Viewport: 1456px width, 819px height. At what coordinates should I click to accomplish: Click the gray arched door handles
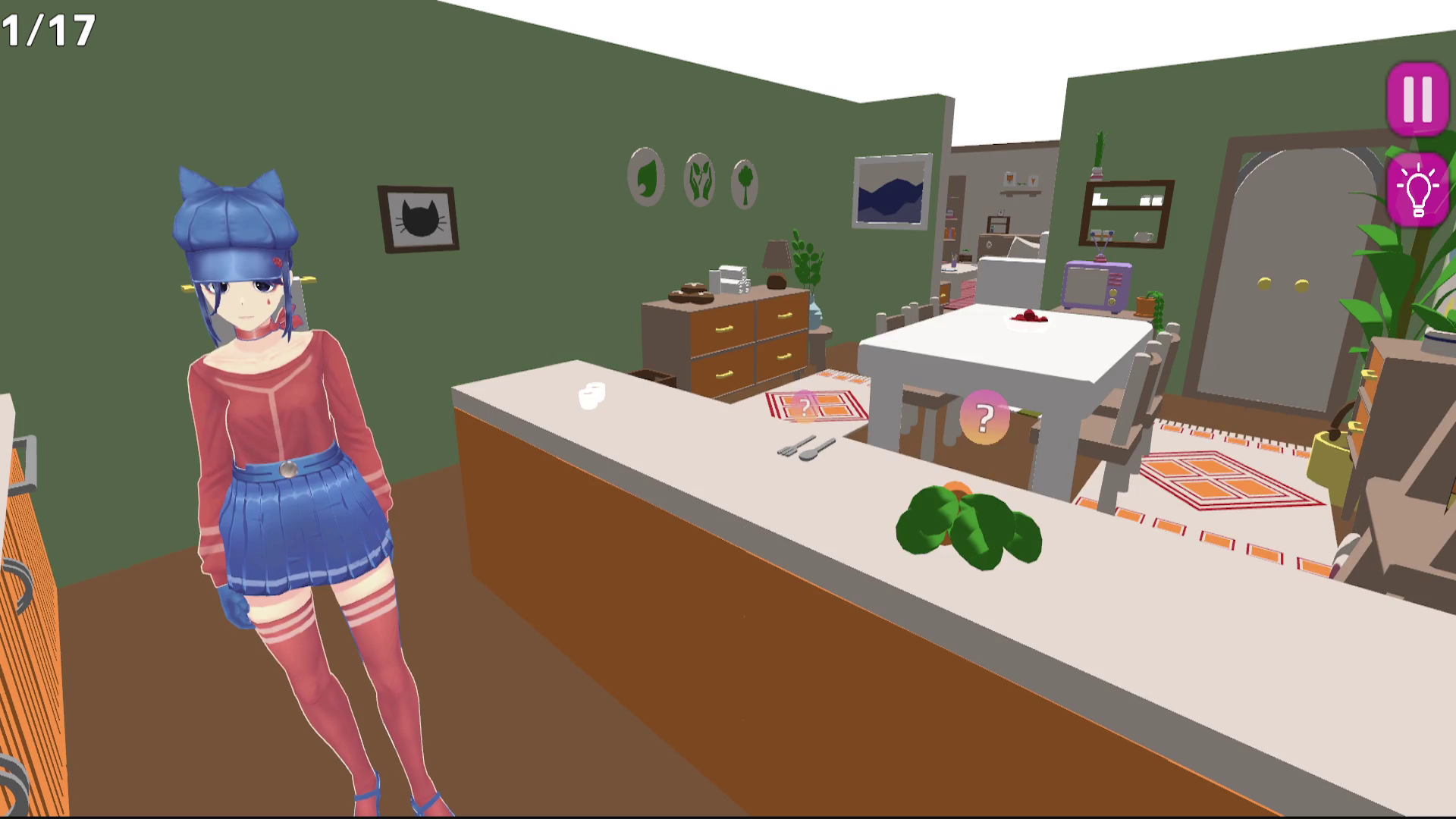[x=1284, y=284]
